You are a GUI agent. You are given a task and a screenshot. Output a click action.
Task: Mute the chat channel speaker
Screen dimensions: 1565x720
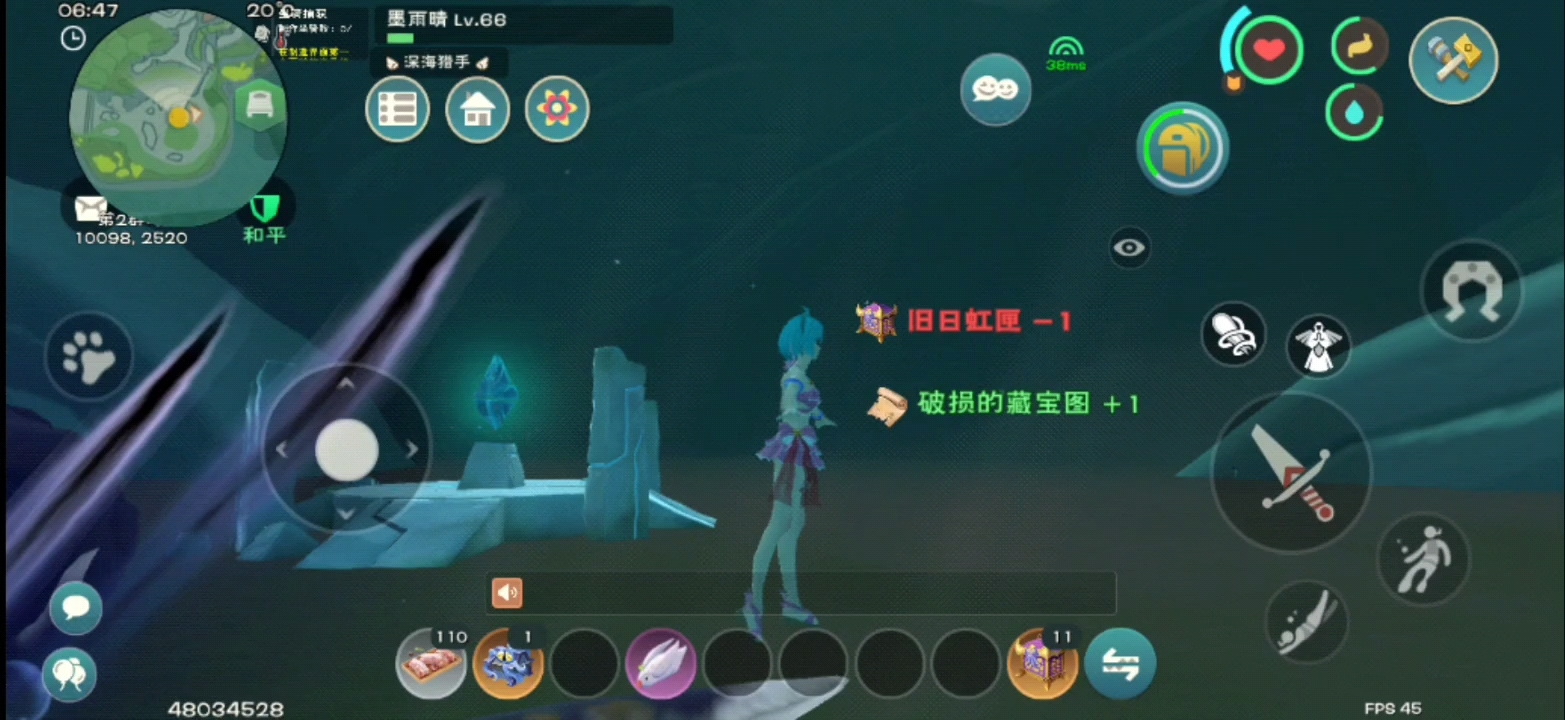coord(506,593)
